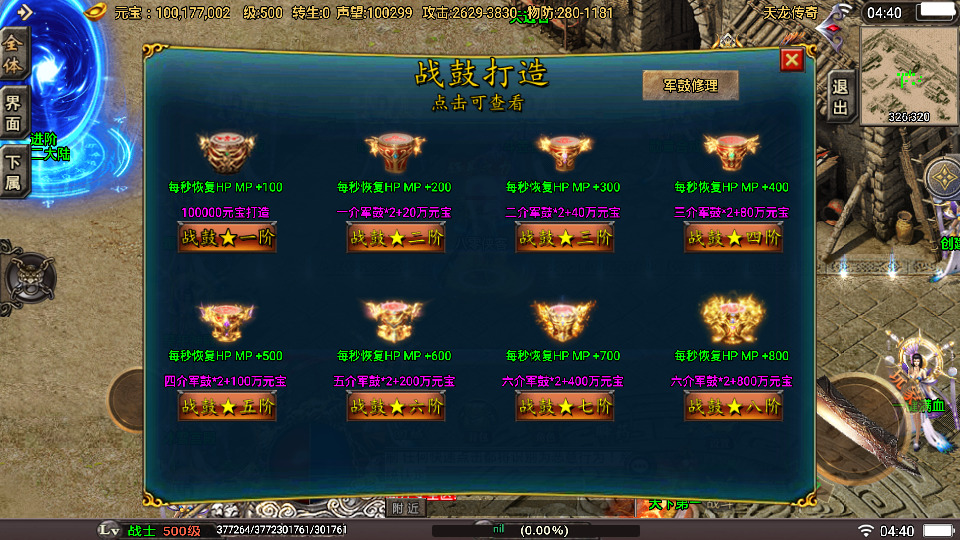Open the 界面 side tab
The image size is (960, 540).
coord(14,113)
